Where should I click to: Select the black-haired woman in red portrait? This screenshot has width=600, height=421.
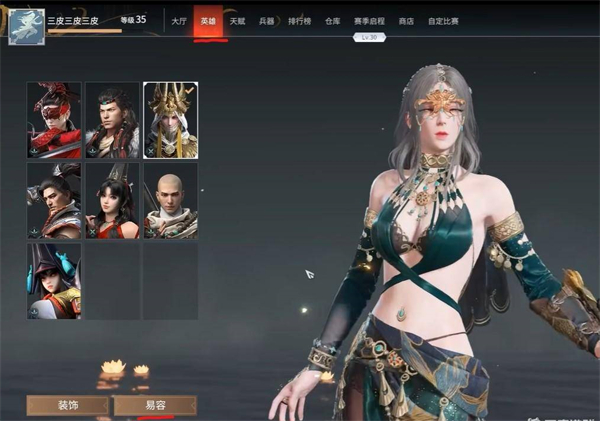click(112, 201)
